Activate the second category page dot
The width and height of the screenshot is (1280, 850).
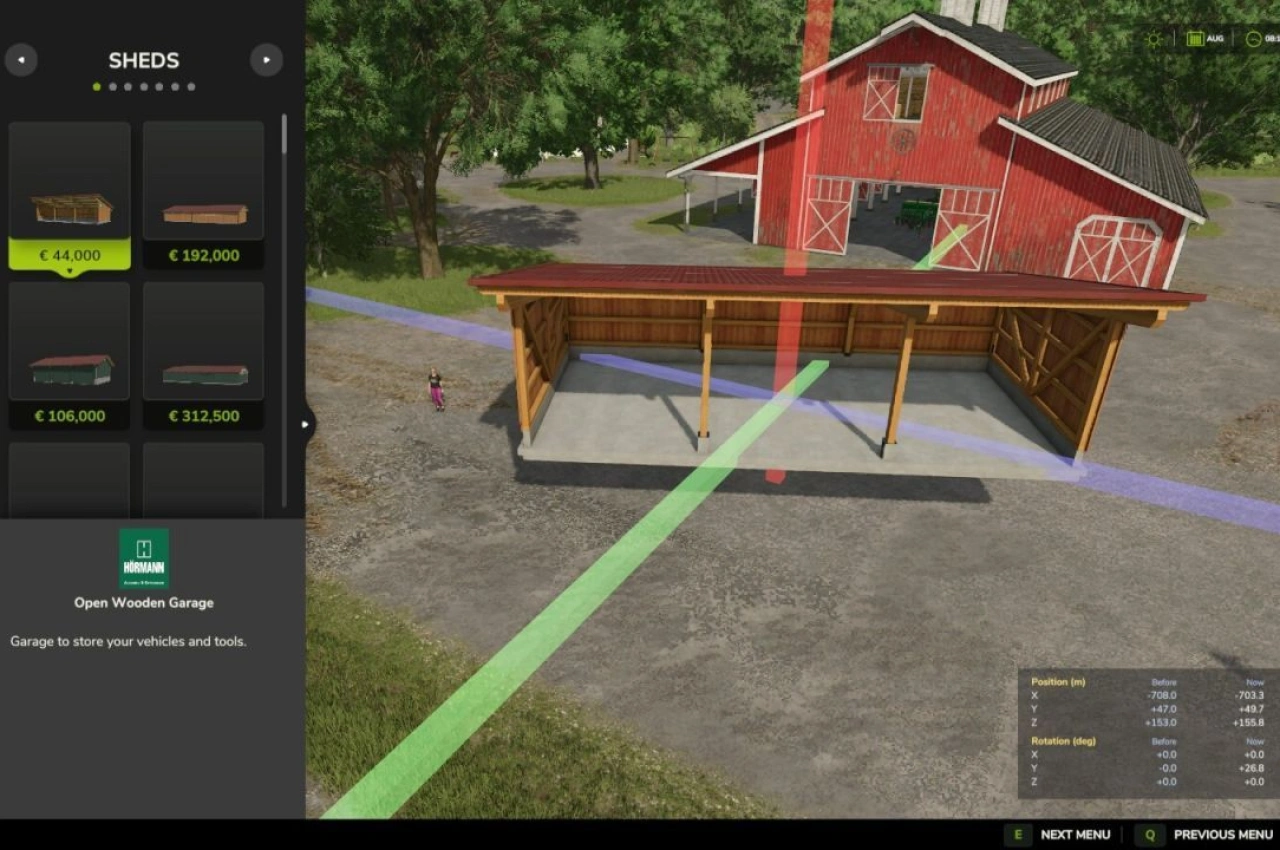pyautogui.click(x=112, y=86)
